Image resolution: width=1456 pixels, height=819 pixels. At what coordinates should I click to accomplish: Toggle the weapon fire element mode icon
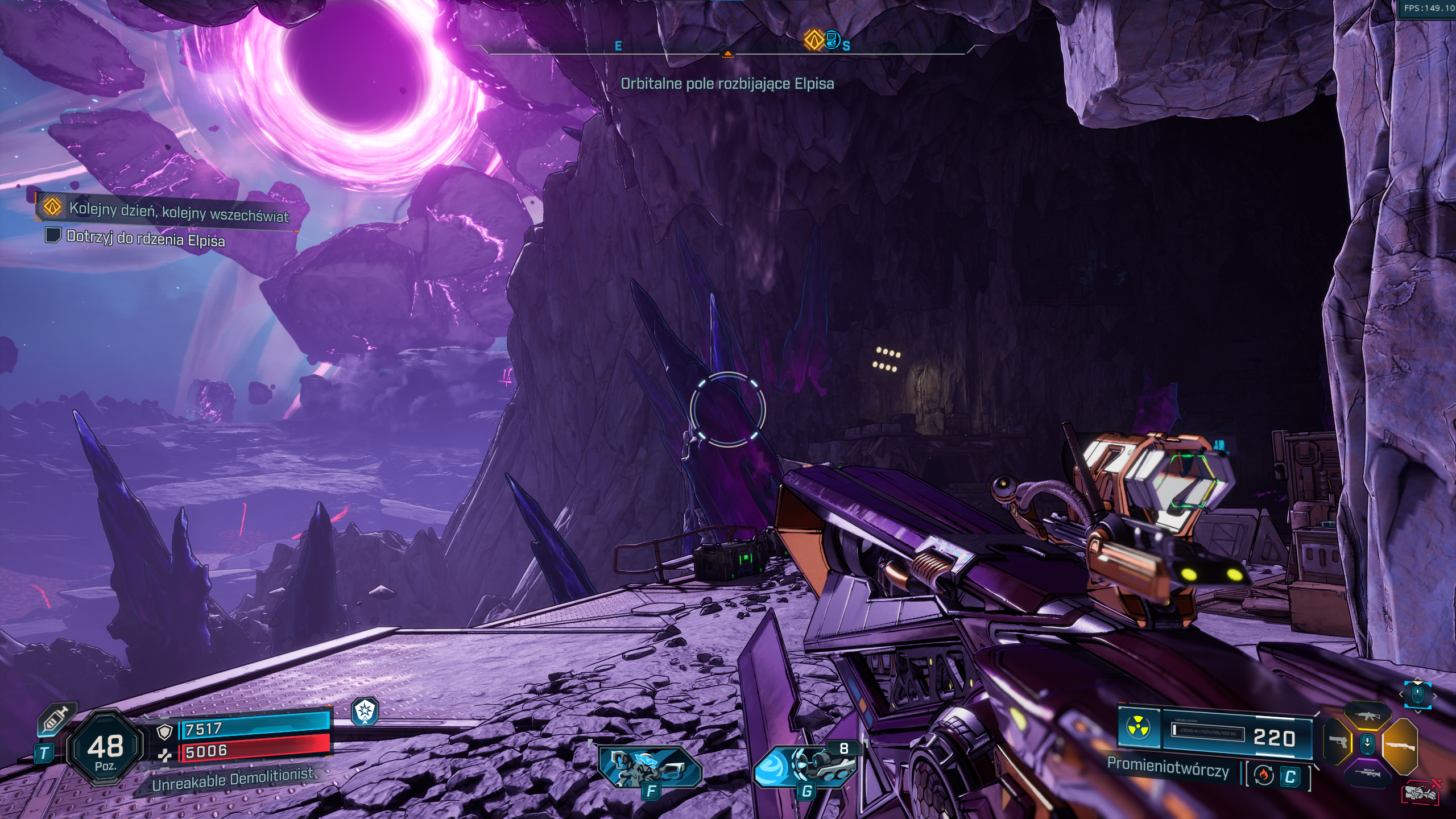(1264, 775)
